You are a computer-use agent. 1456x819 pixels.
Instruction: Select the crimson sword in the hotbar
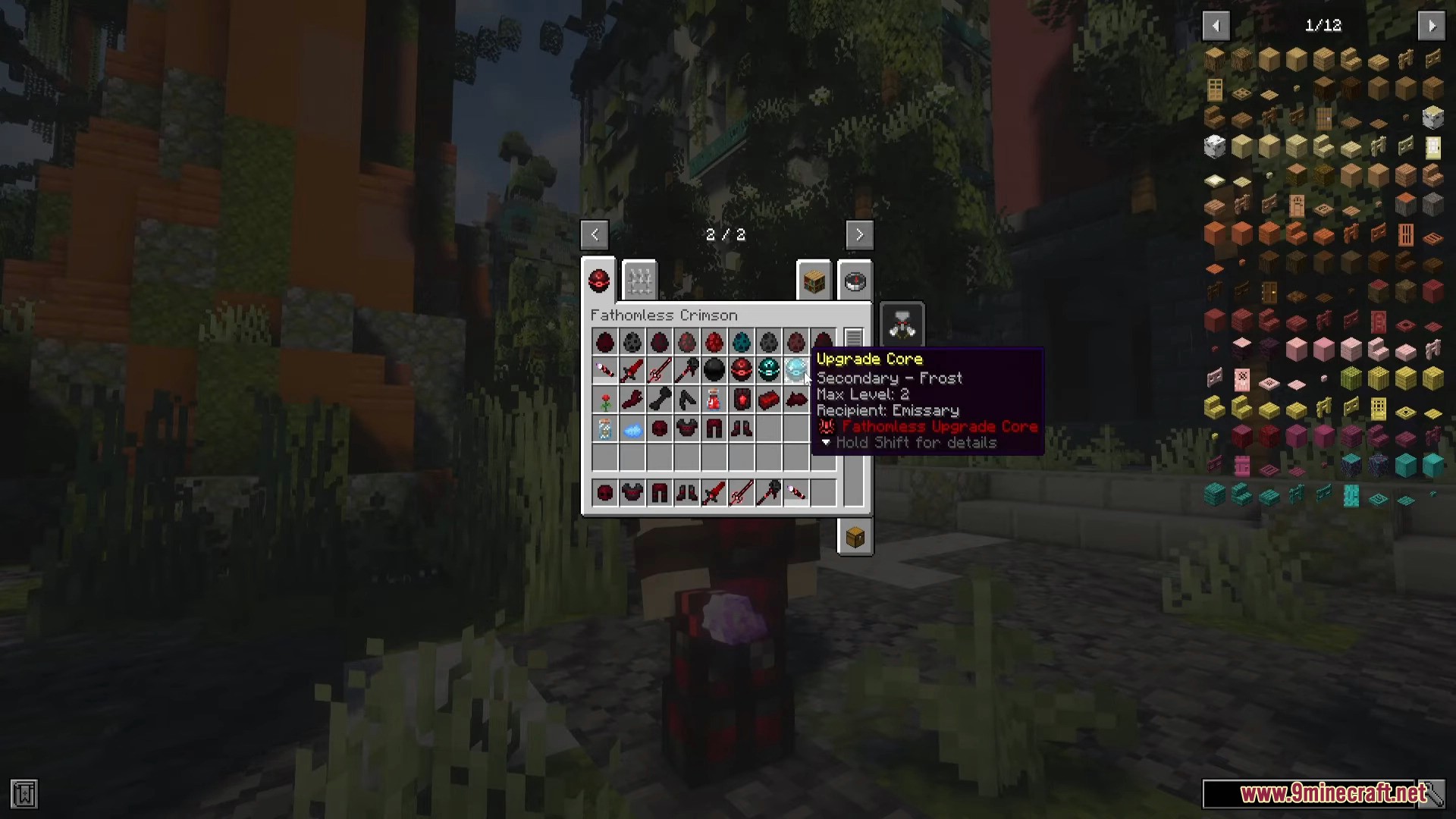tap(714, 494)
